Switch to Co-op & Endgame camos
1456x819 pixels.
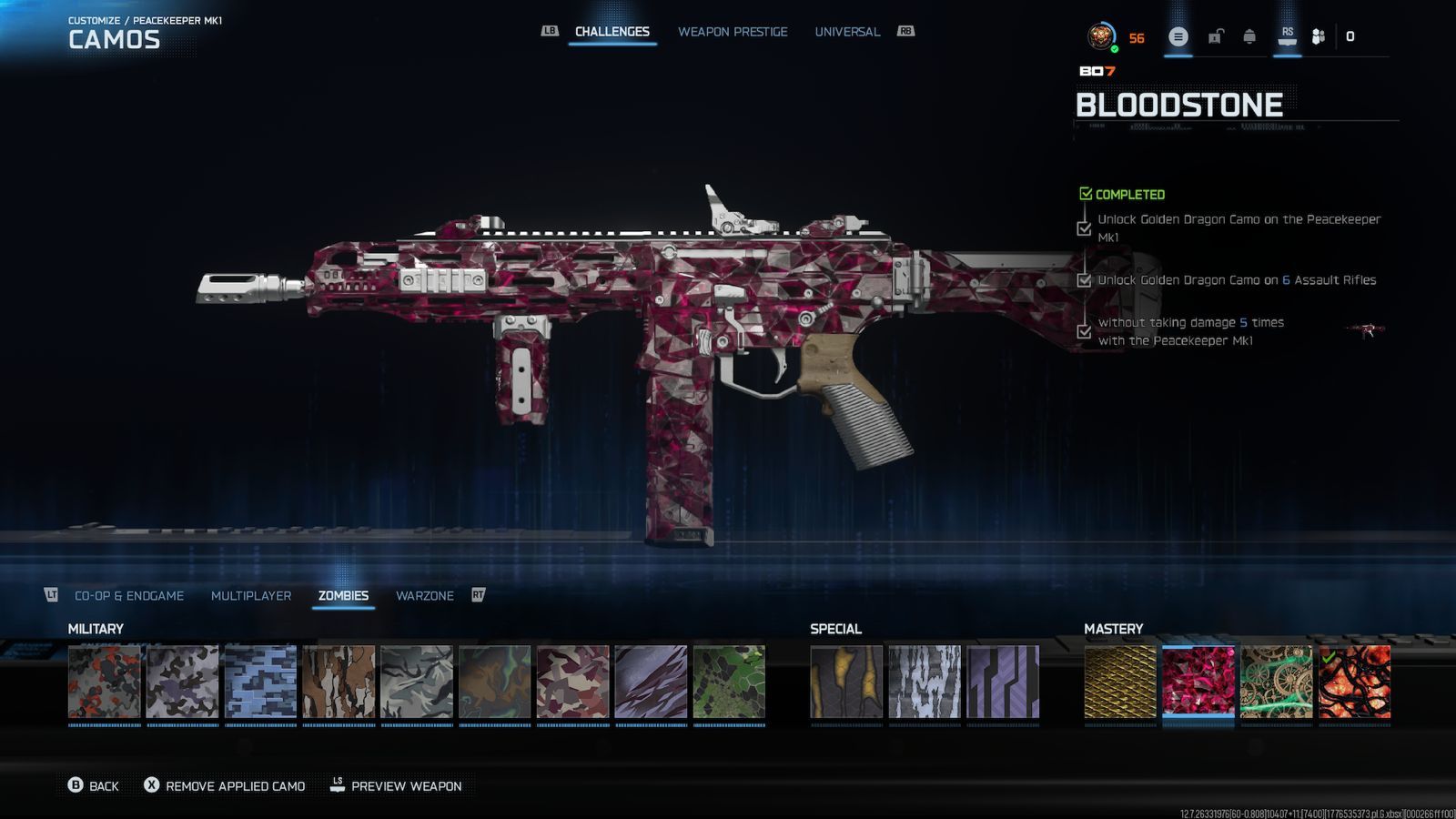click(129, 596)
